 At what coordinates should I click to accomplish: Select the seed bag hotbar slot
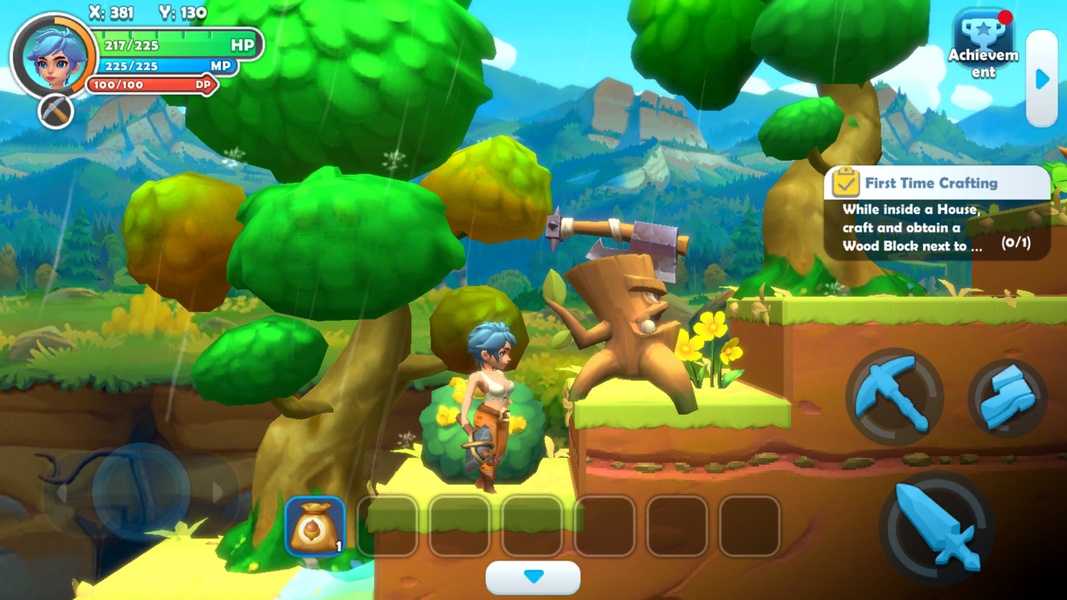point(316,526)
